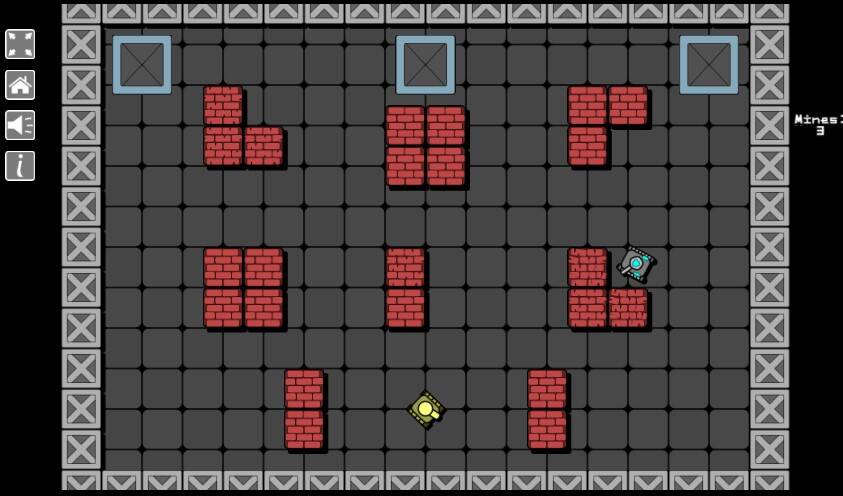
Task: Open the info panel
Action: pyautogui.click(x=20, y=166)
